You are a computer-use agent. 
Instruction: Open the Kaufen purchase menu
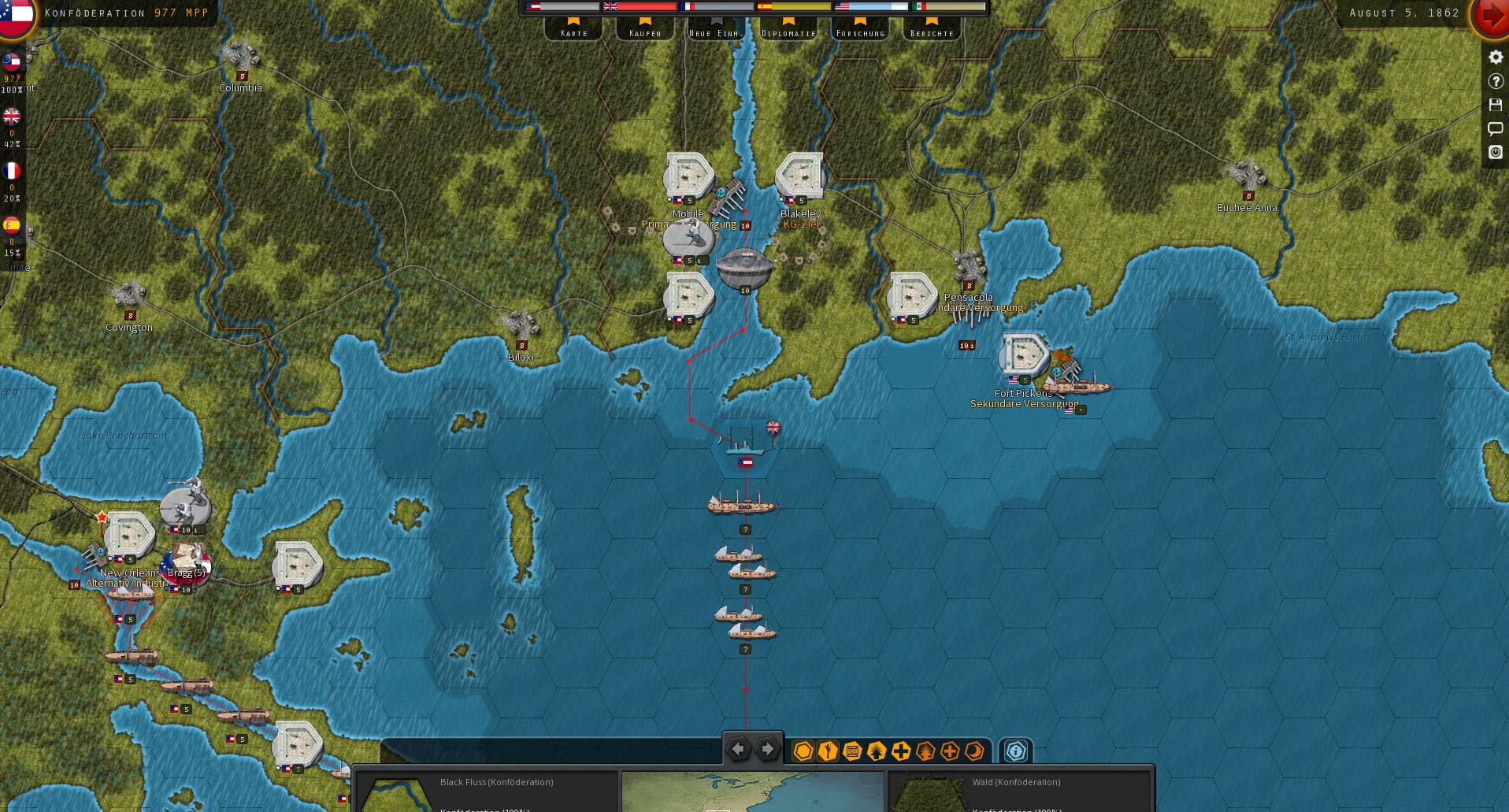coord(645,30)
